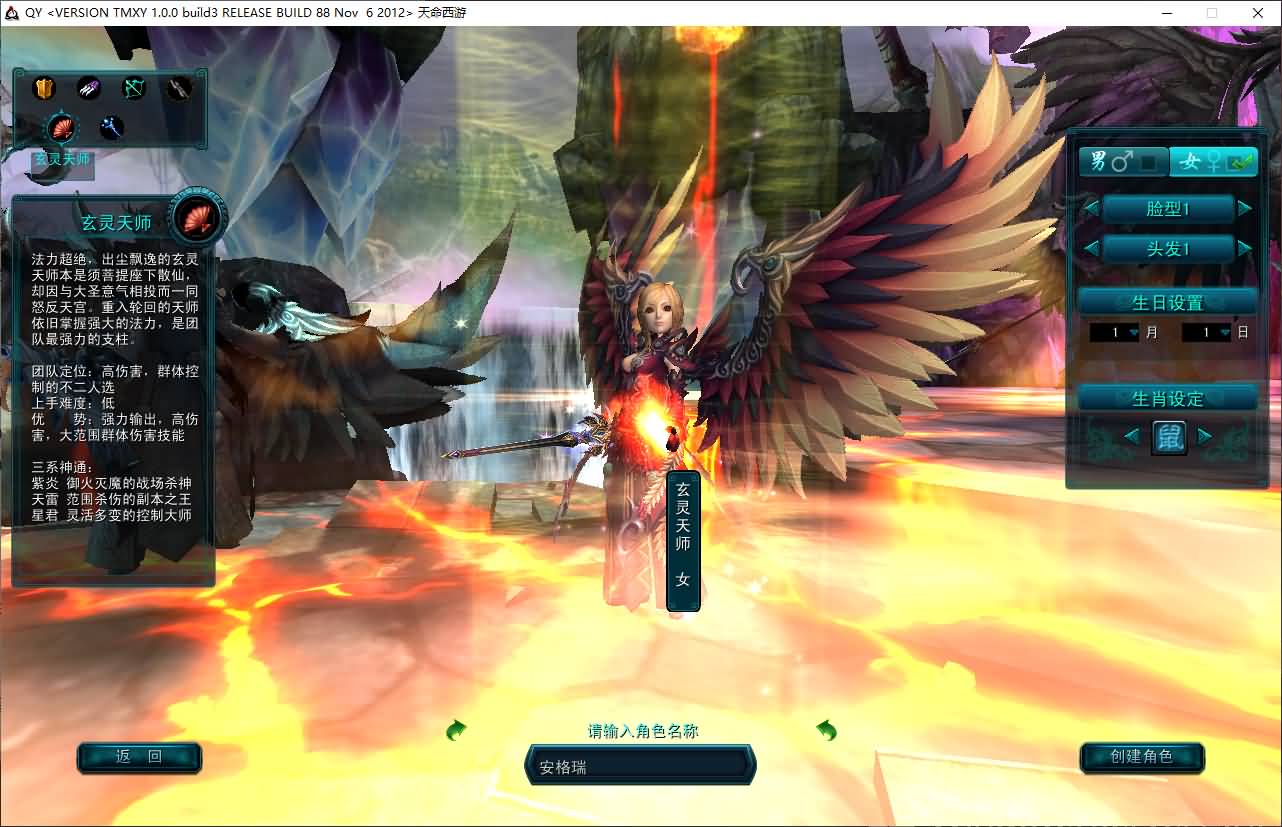Image resolution: width=1282 pixels, height=827 pixels.
Task: Go to the previous face type (脸型)
Action: point(1092,209)
